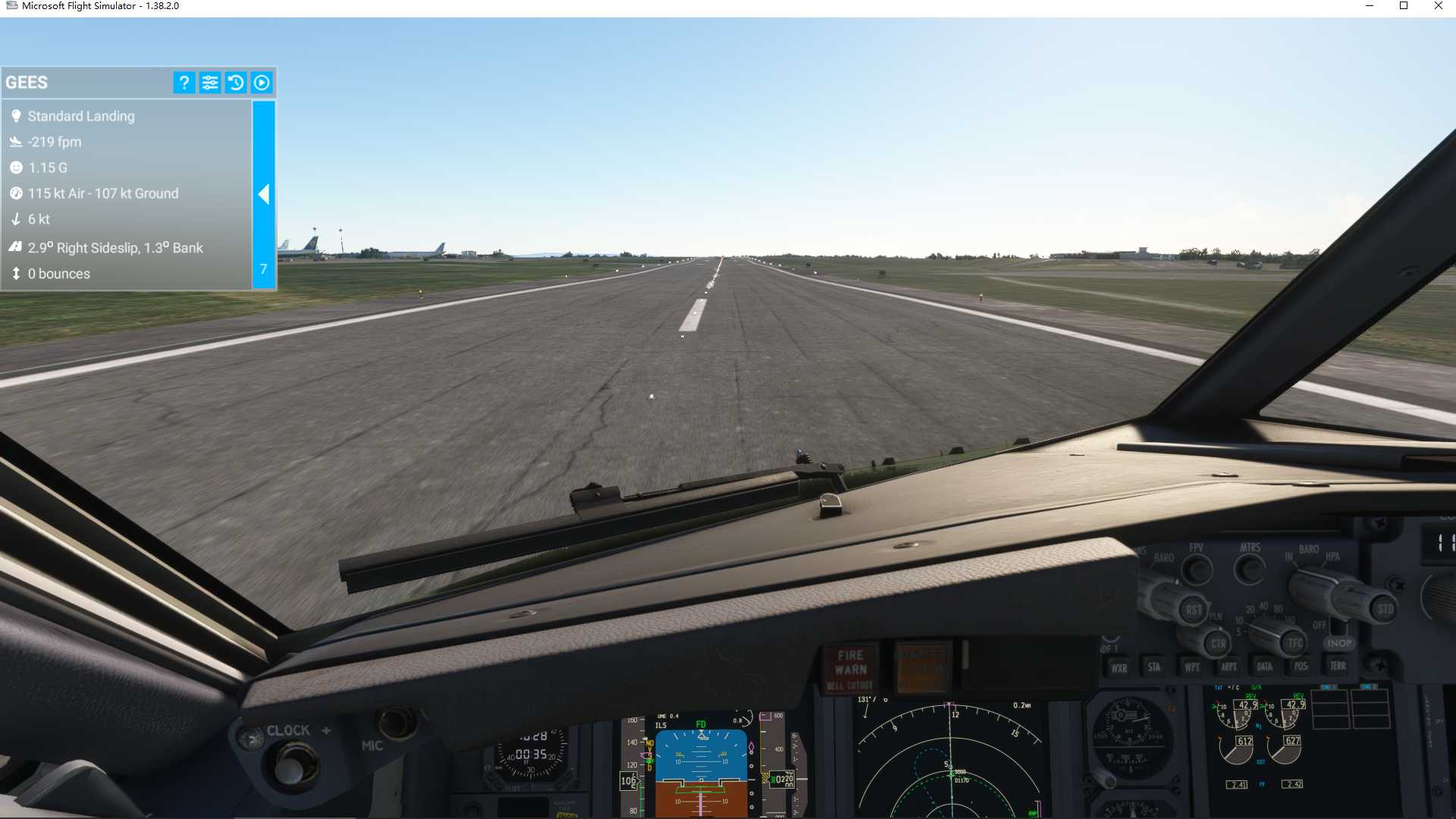Click the speedometer icon beside 115 kt Air
Viewport: 1456px width, 819px height.
pos(17,193)
